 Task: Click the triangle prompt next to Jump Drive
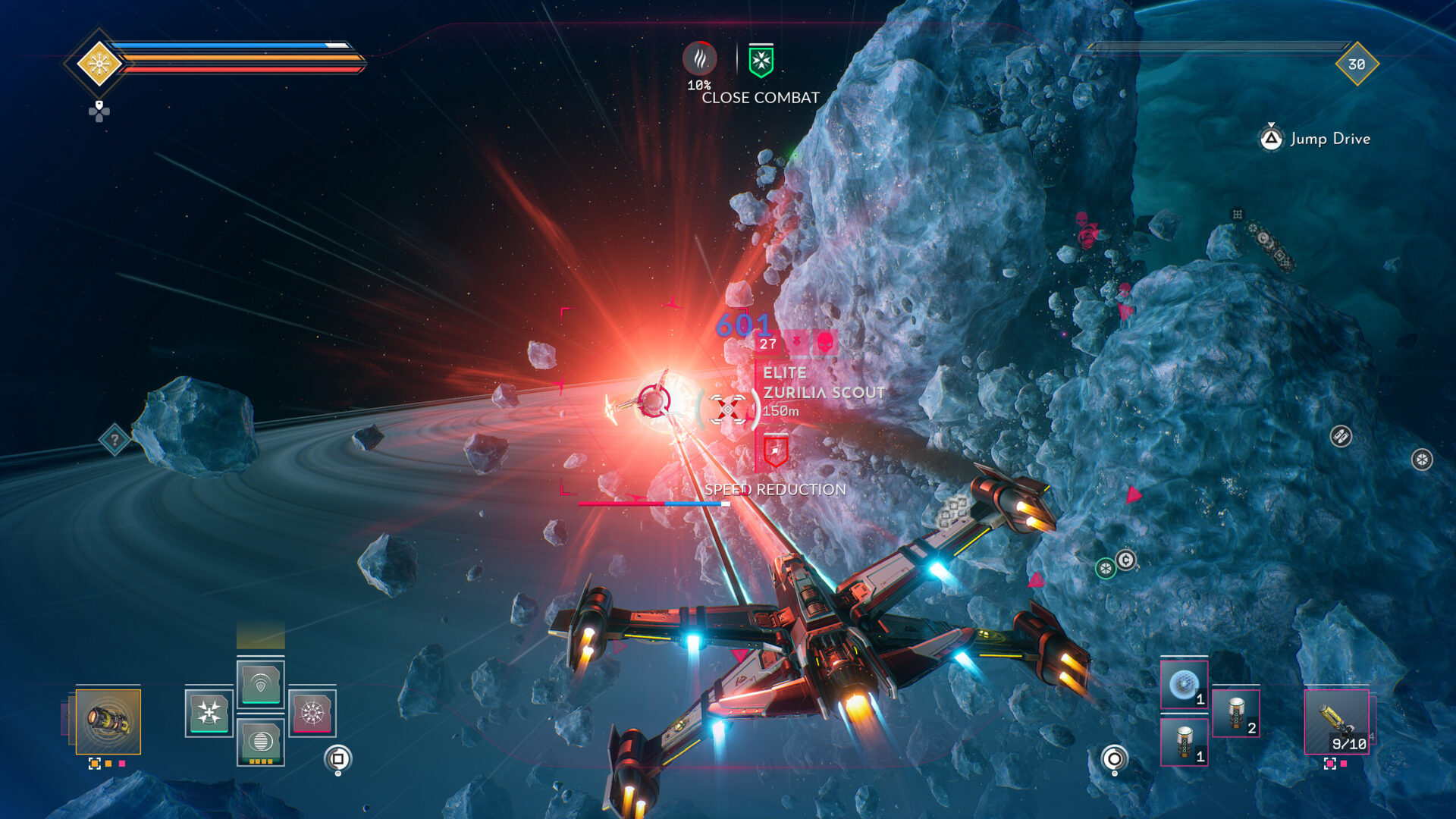pyautogui.click(x=1272, y=140)
